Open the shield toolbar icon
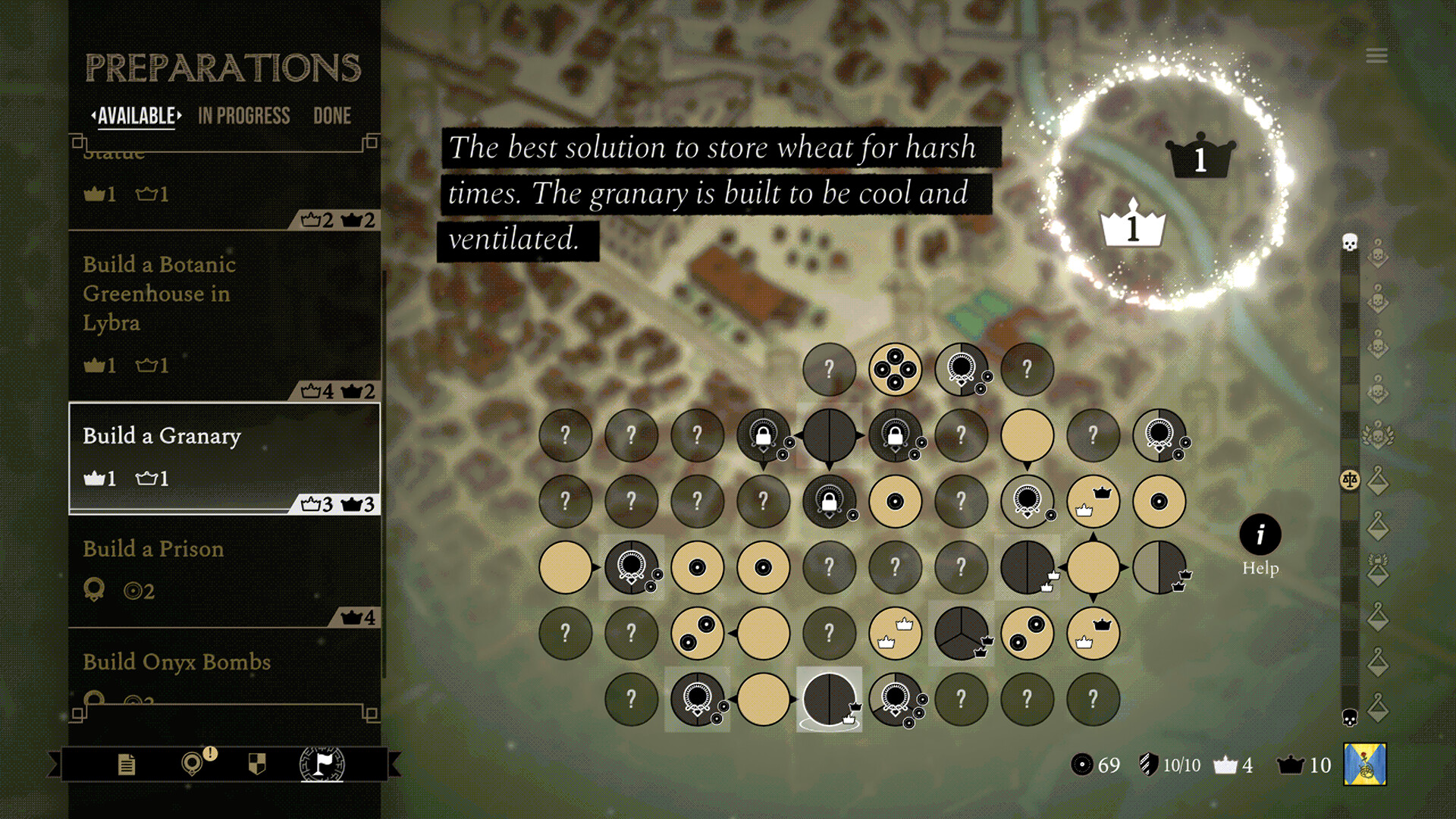This screenshot has height=819, width=1456. 257,764
